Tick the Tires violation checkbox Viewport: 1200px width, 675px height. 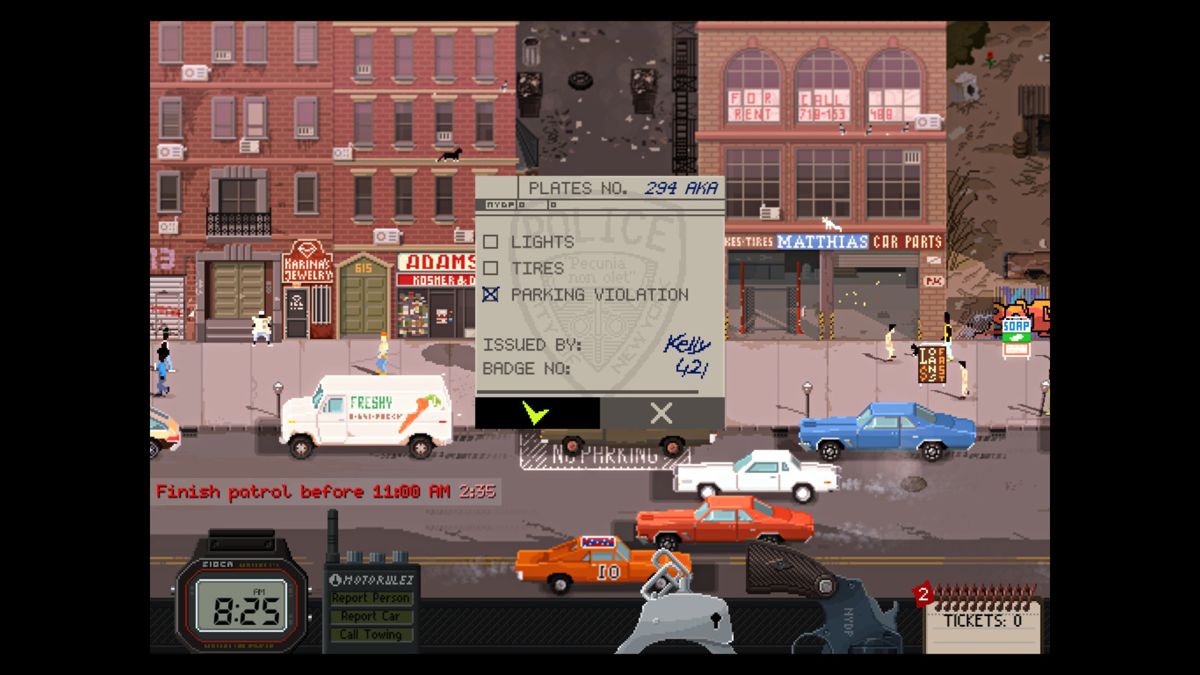(490, 268)
